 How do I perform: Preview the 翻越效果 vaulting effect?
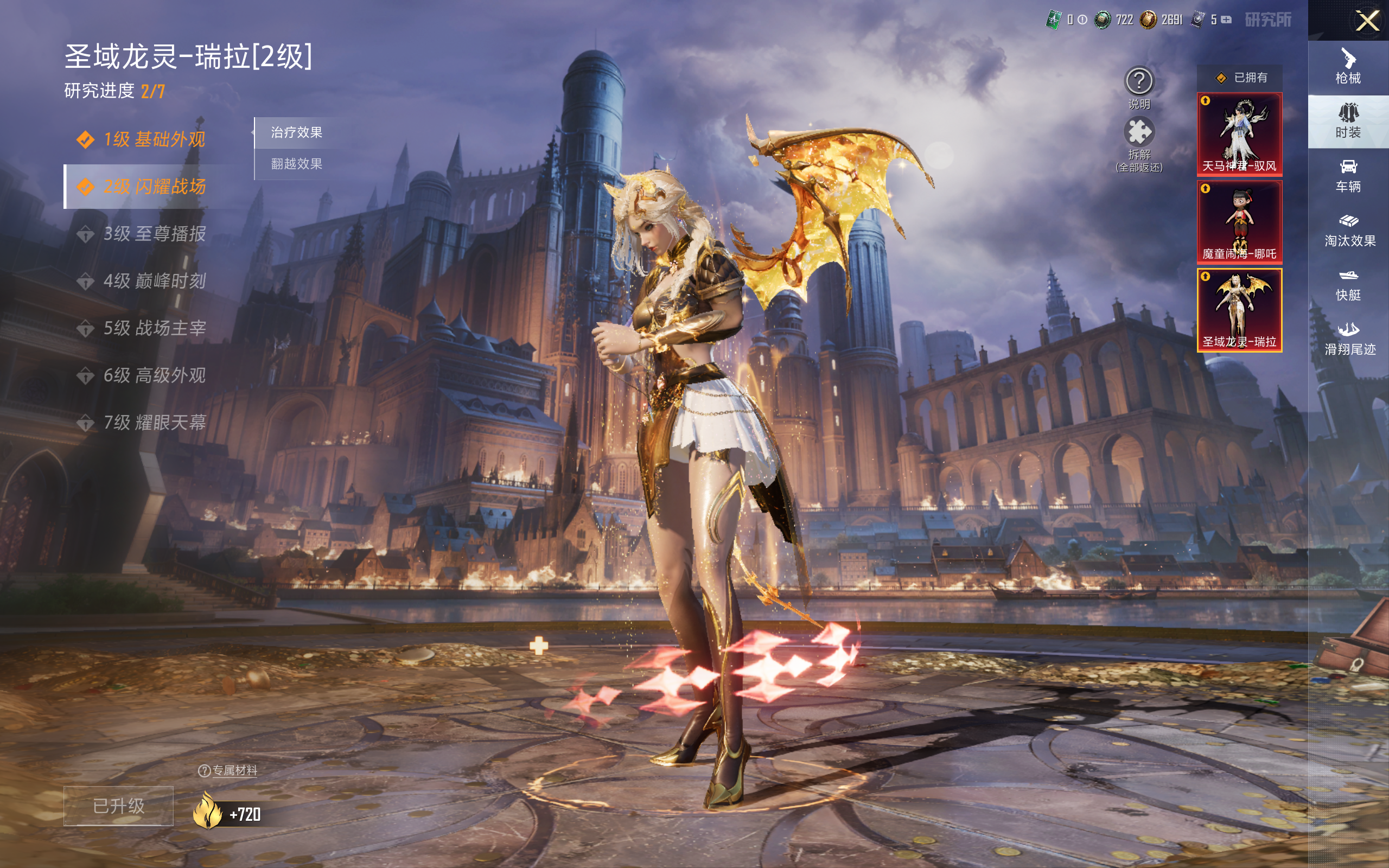pyautogui.click(x=297, y=164)
